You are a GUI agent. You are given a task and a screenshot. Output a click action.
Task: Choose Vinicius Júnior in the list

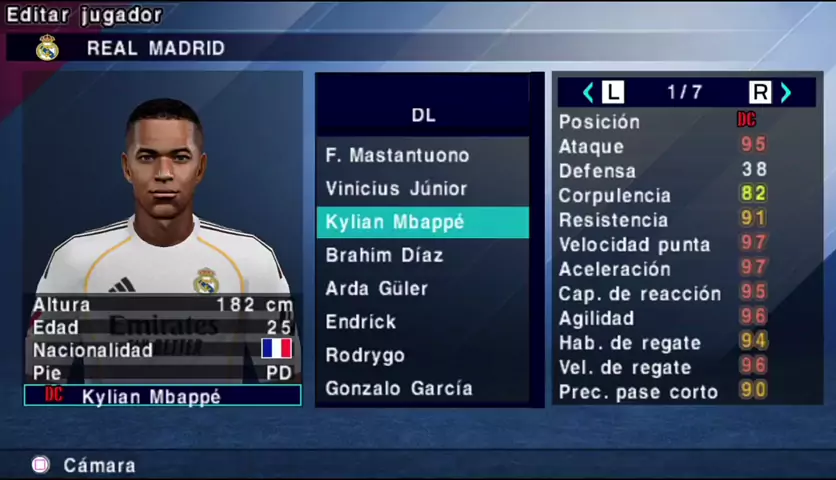point(396,188)
